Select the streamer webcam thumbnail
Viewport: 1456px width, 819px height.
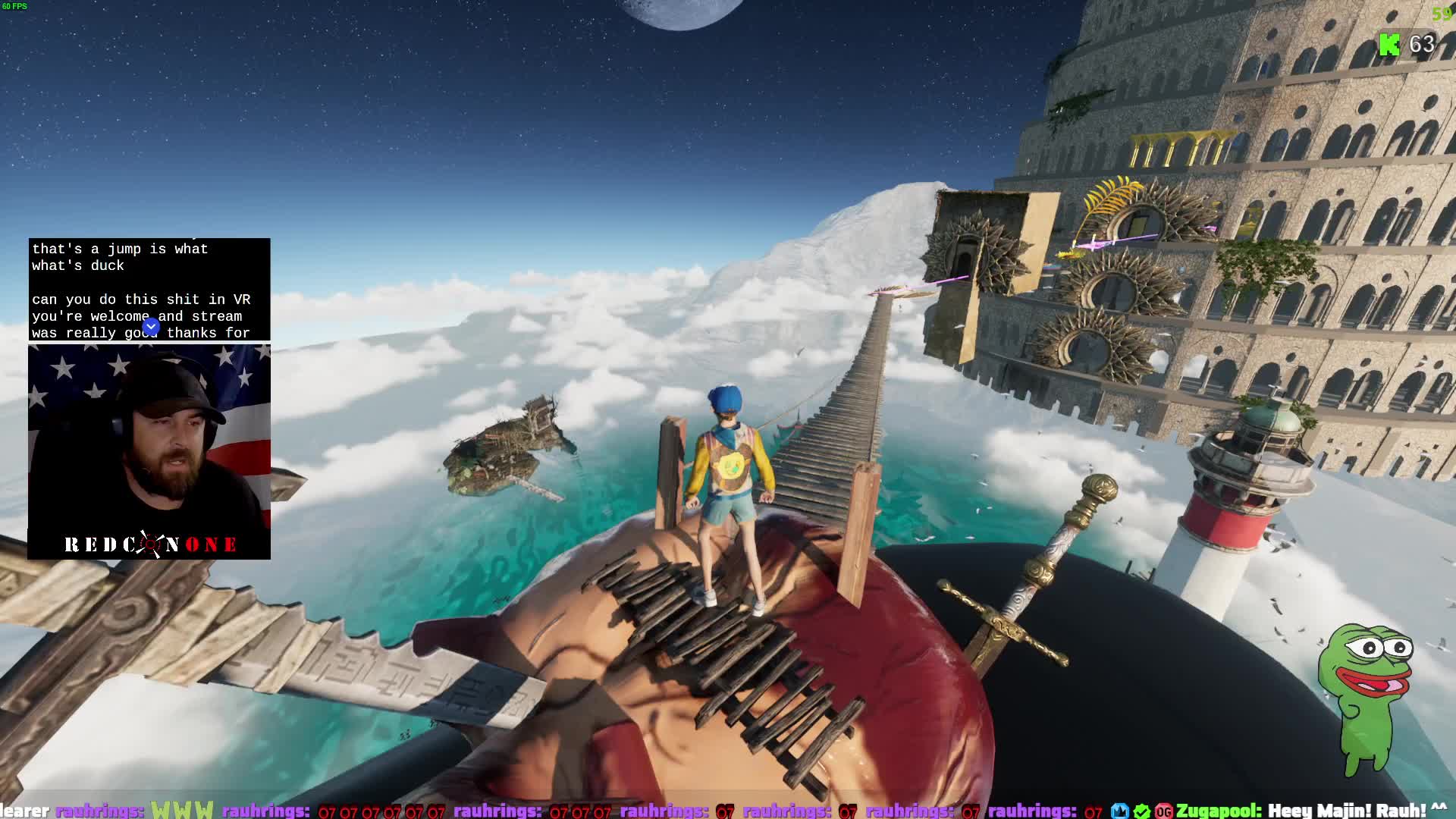coord(149,452)
